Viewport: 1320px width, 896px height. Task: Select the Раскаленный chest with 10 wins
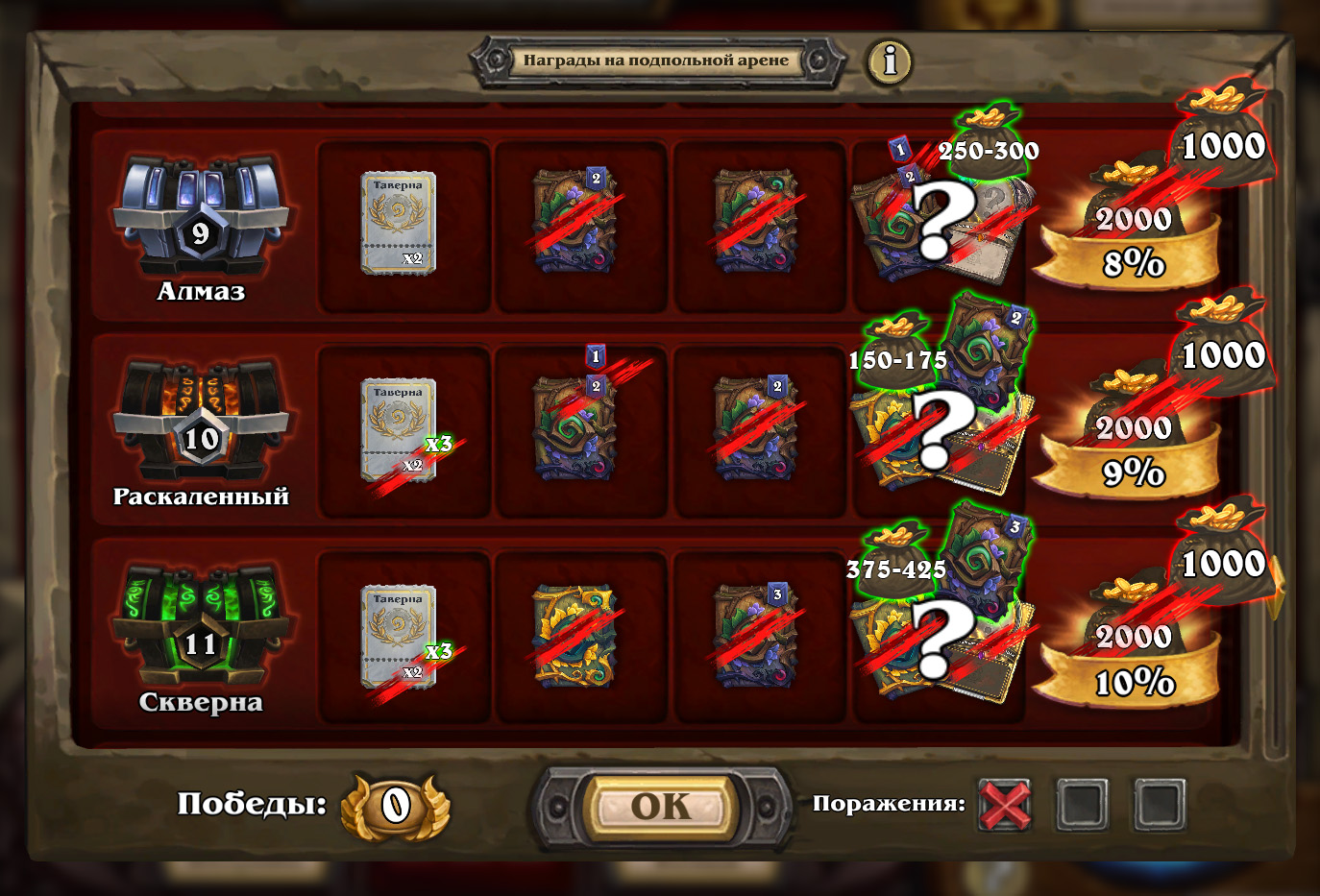(x=201, y=423)
